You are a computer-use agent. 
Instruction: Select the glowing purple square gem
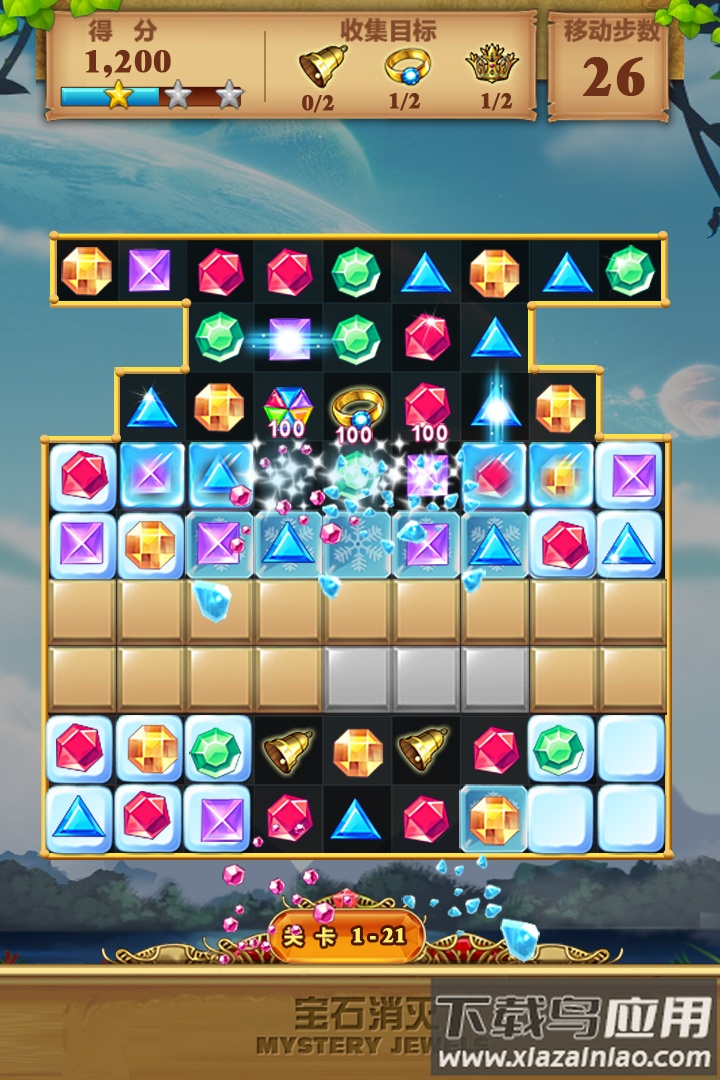289,339
